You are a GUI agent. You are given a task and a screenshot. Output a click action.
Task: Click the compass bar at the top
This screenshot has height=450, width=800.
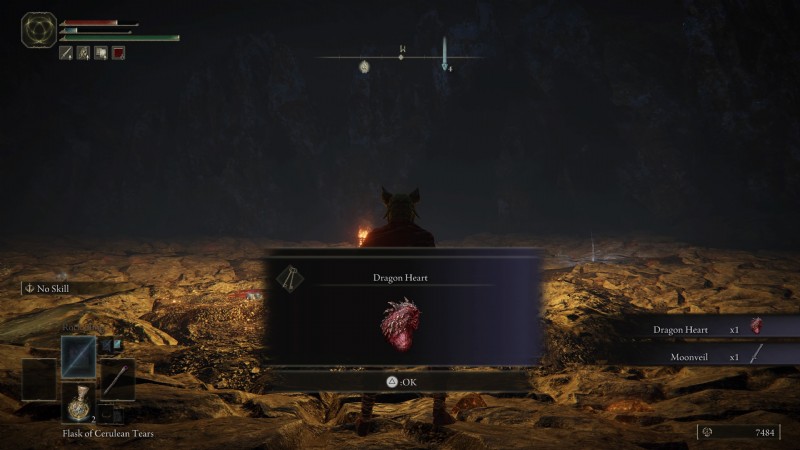[400, 57]
